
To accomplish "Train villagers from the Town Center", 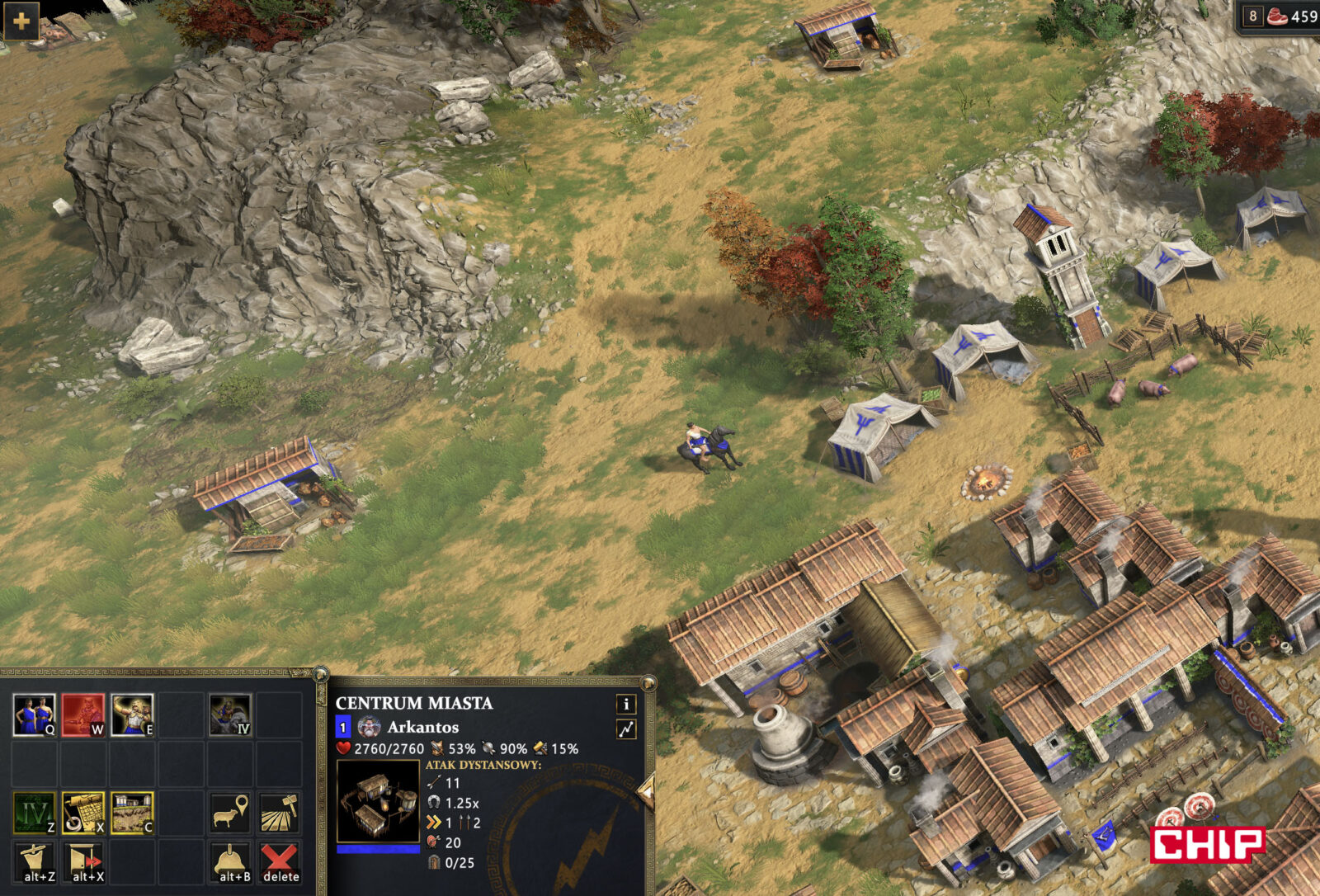I will [34, 714].
